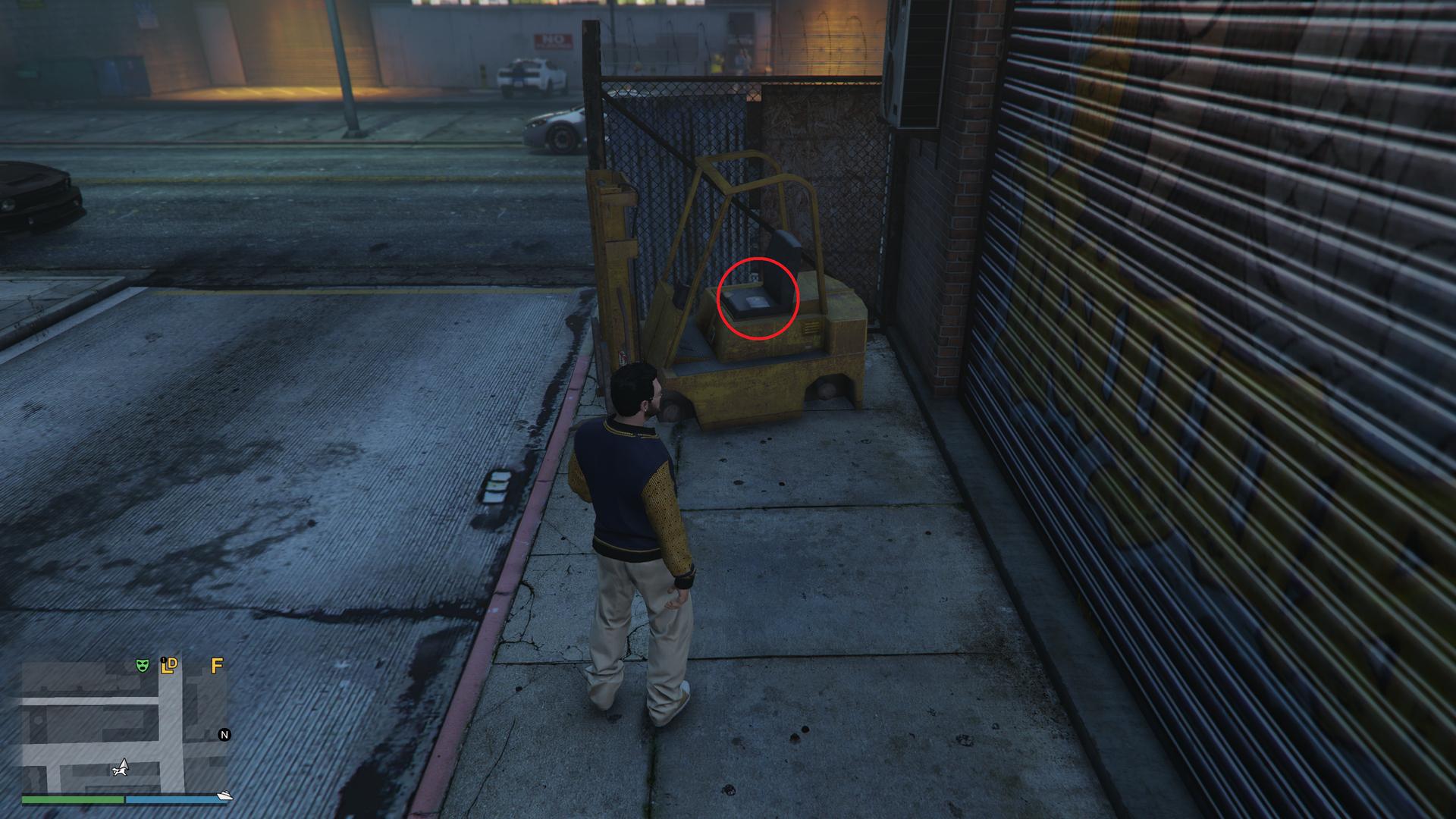Click the N north compass marker
Viewport: 1456px width, 819px height.
[224, 734]
